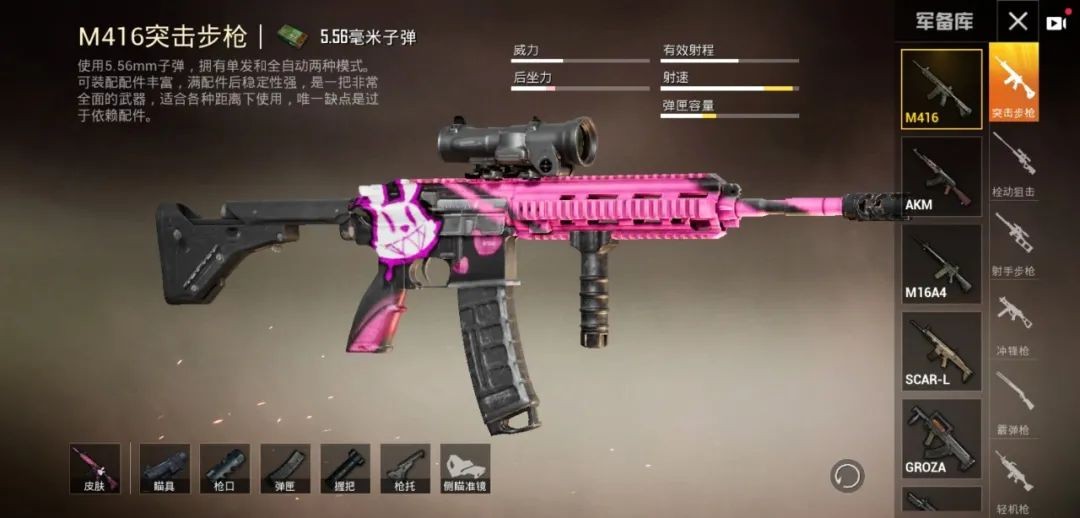Viewport: 1080px width, 518px height.
Task: Show the 冲锋枪 submachine gun category
Action: point(1014,323)
